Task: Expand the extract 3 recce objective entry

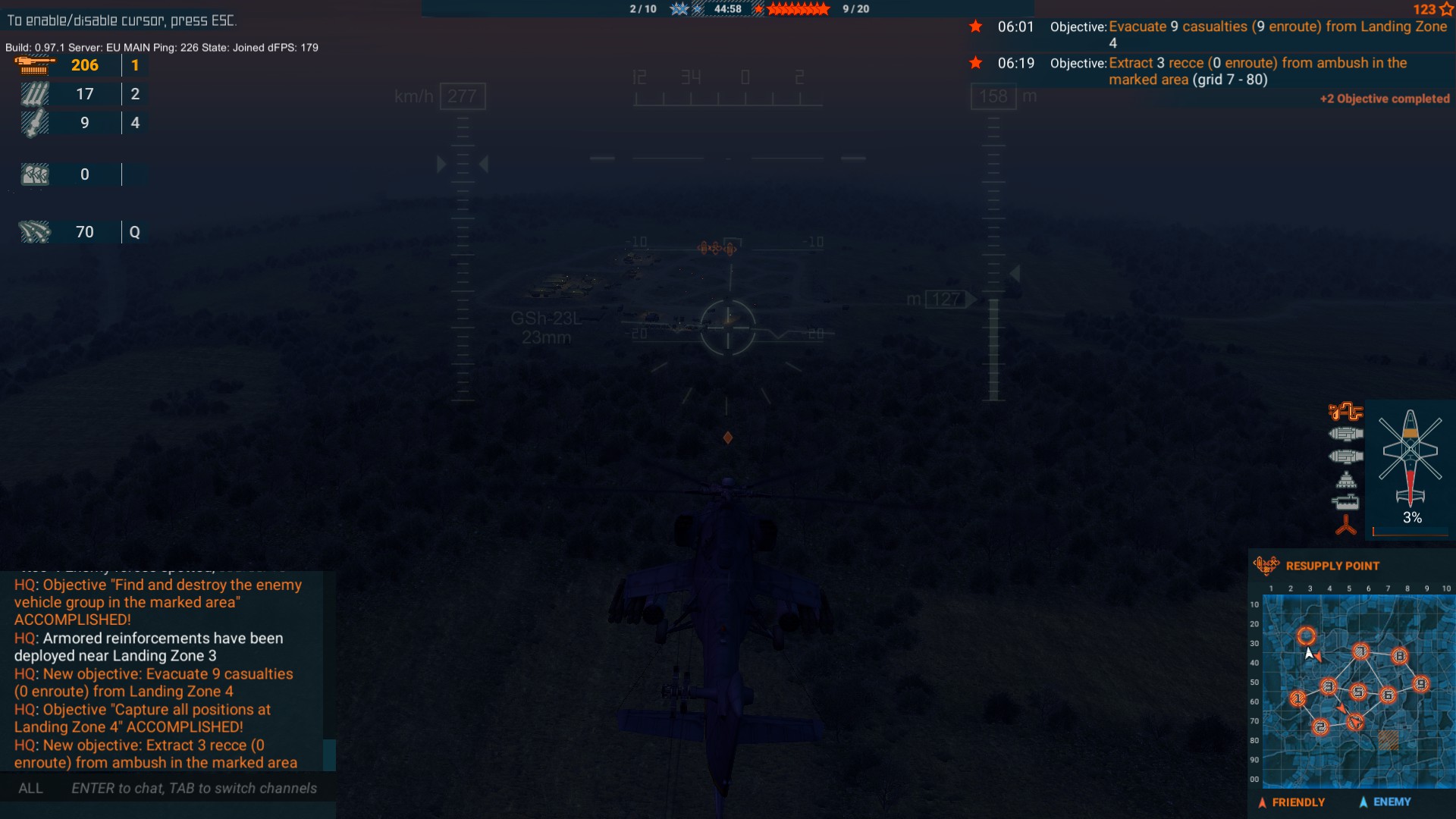Action: [x=1259, y=71]
